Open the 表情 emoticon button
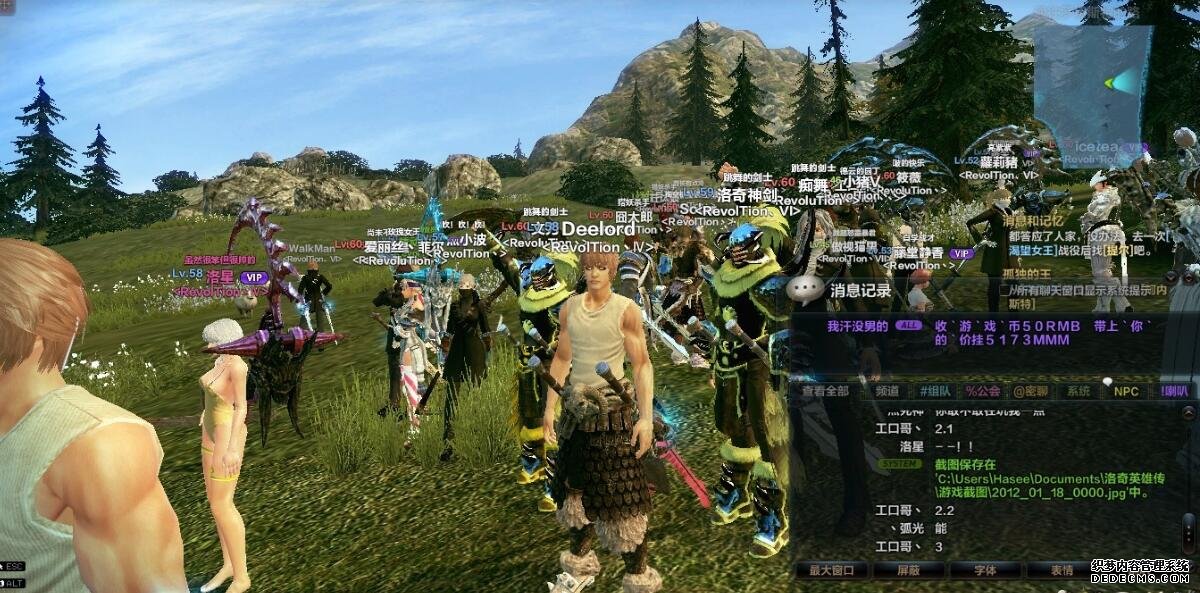The image size is (1200, 593). 1063,570
